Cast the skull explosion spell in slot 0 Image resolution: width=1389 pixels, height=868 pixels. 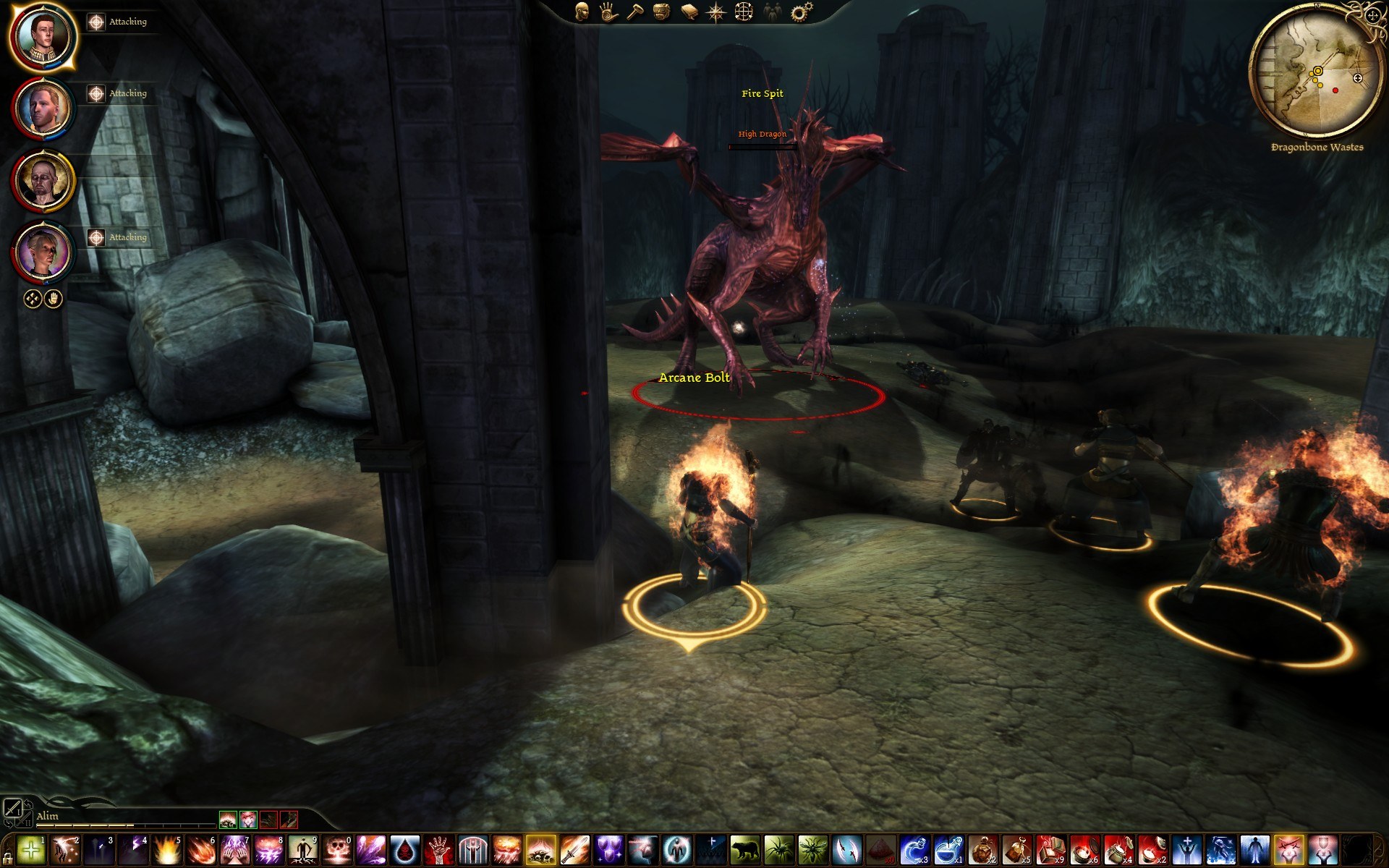point(337,850)
